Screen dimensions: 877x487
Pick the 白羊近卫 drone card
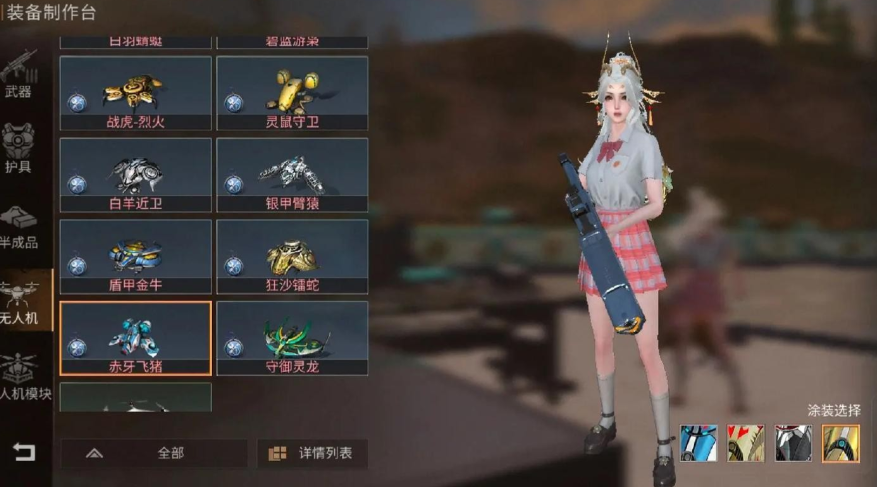tap(135, 175)
